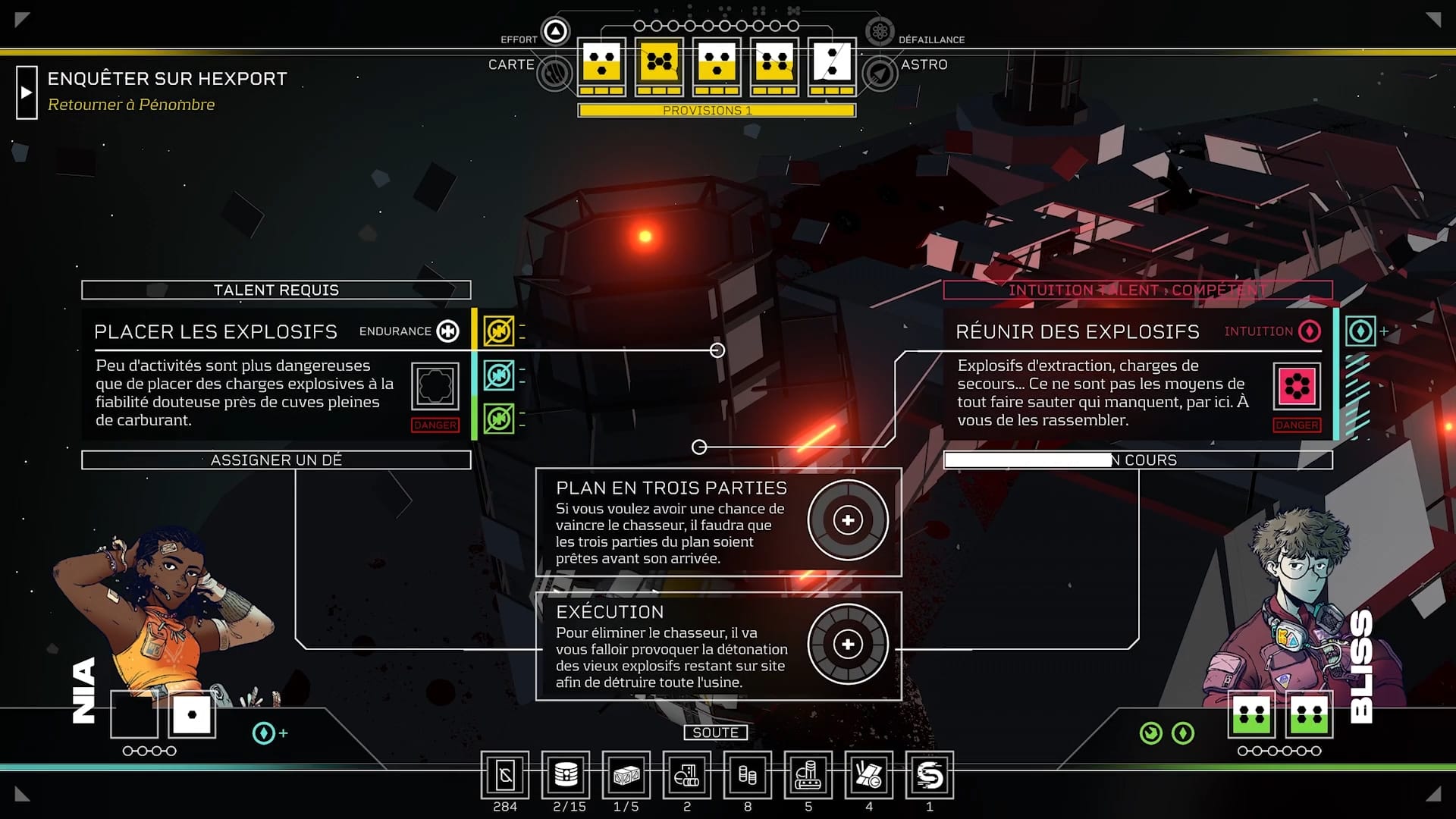Select Nia's white one-pip die
Screen dimensions: 1456x819
tap(192, 714)
